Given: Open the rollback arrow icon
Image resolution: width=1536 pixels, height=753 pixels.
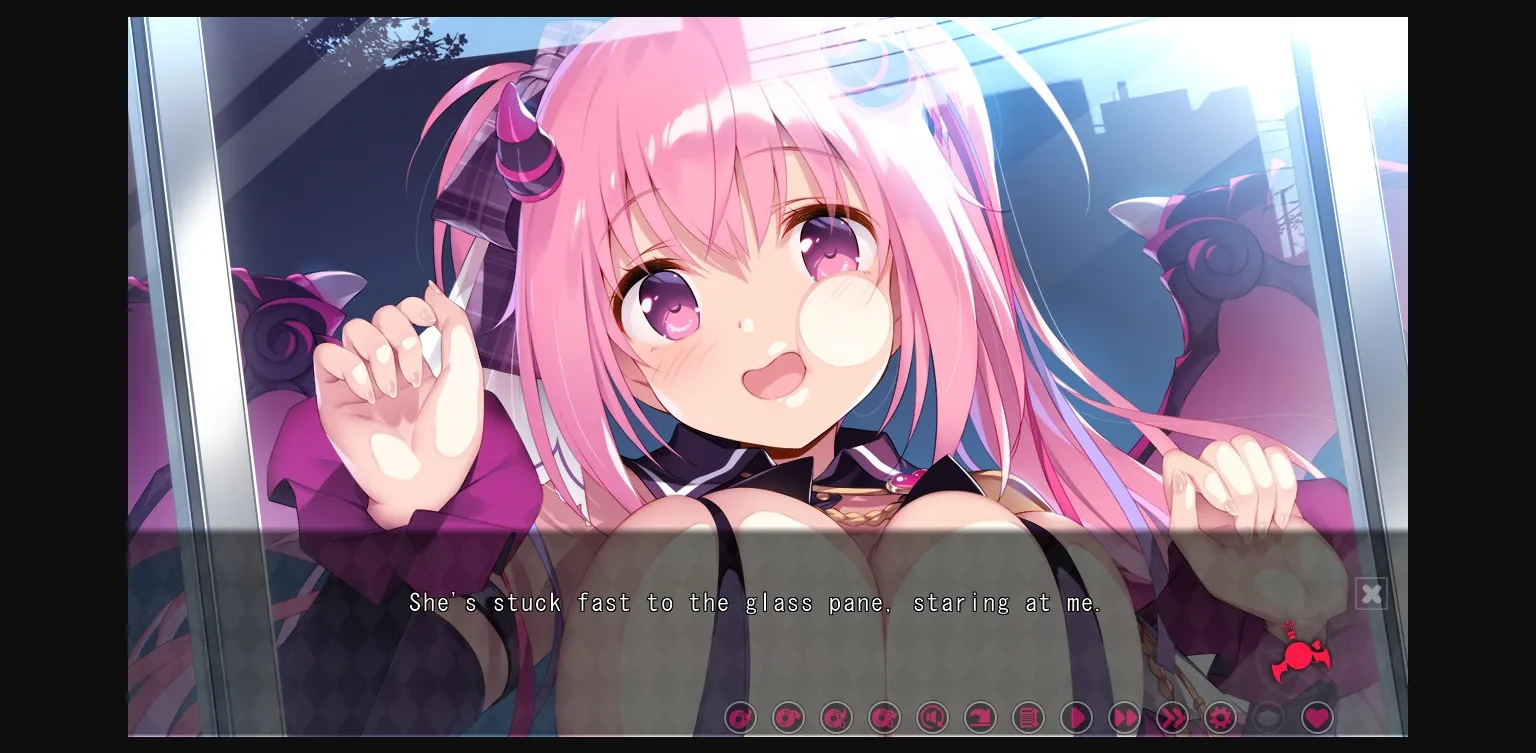Looking at the screenshot, I should pyautogui.click(x=980, y=717).
